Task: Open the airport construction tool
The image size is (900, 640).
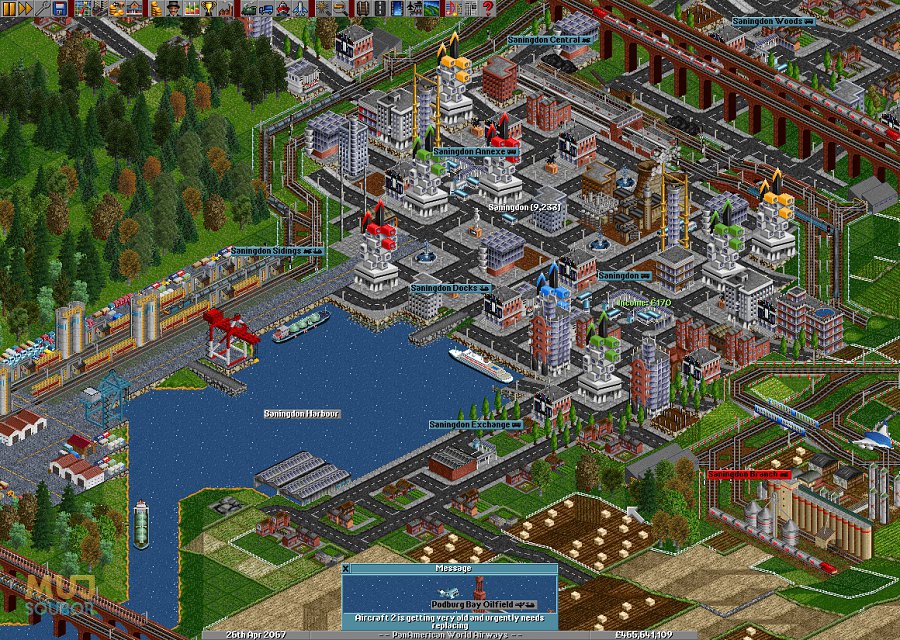Action: coord(414,9)
